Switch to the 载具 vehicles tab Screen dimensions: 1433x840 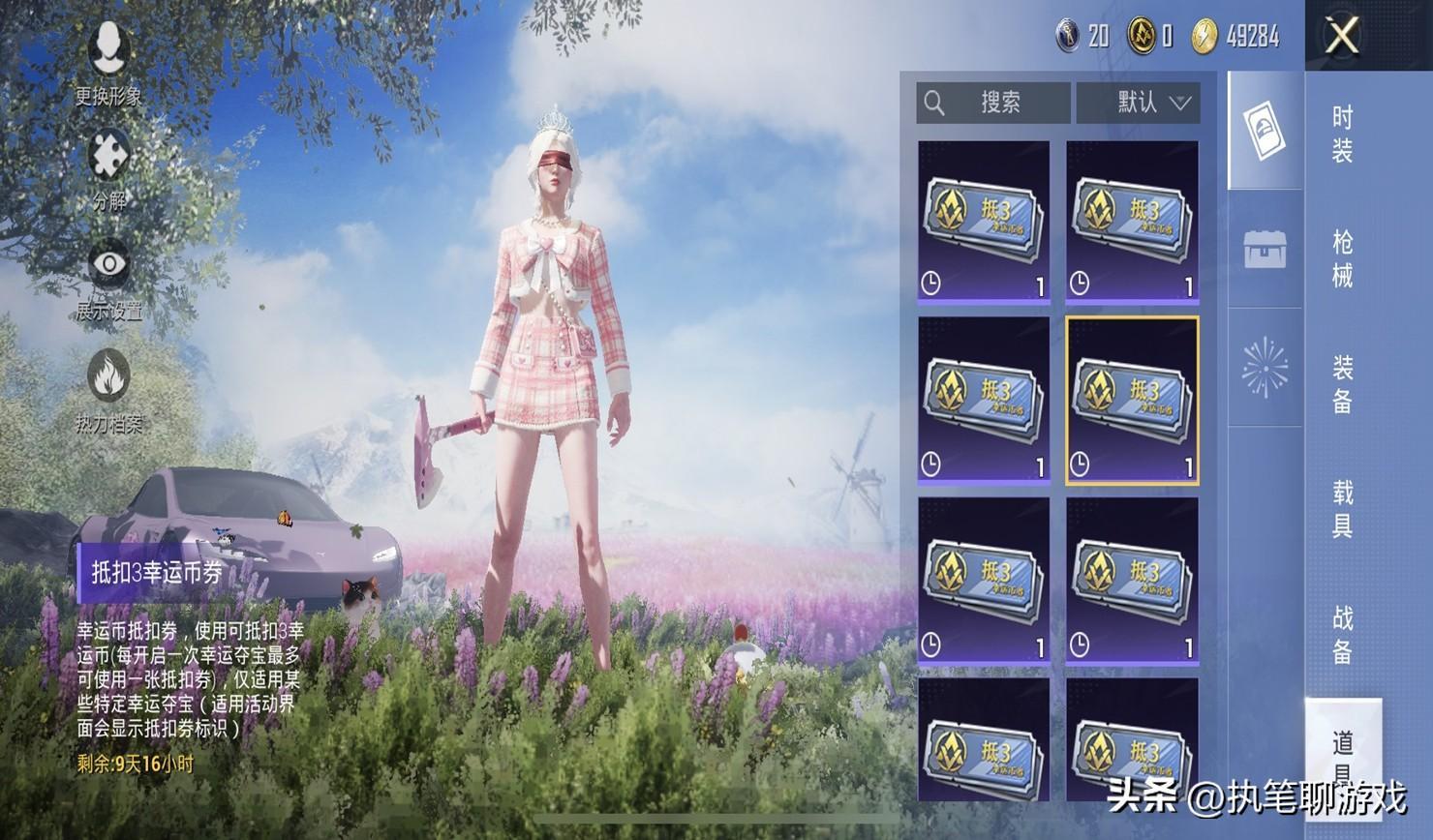1342,509
